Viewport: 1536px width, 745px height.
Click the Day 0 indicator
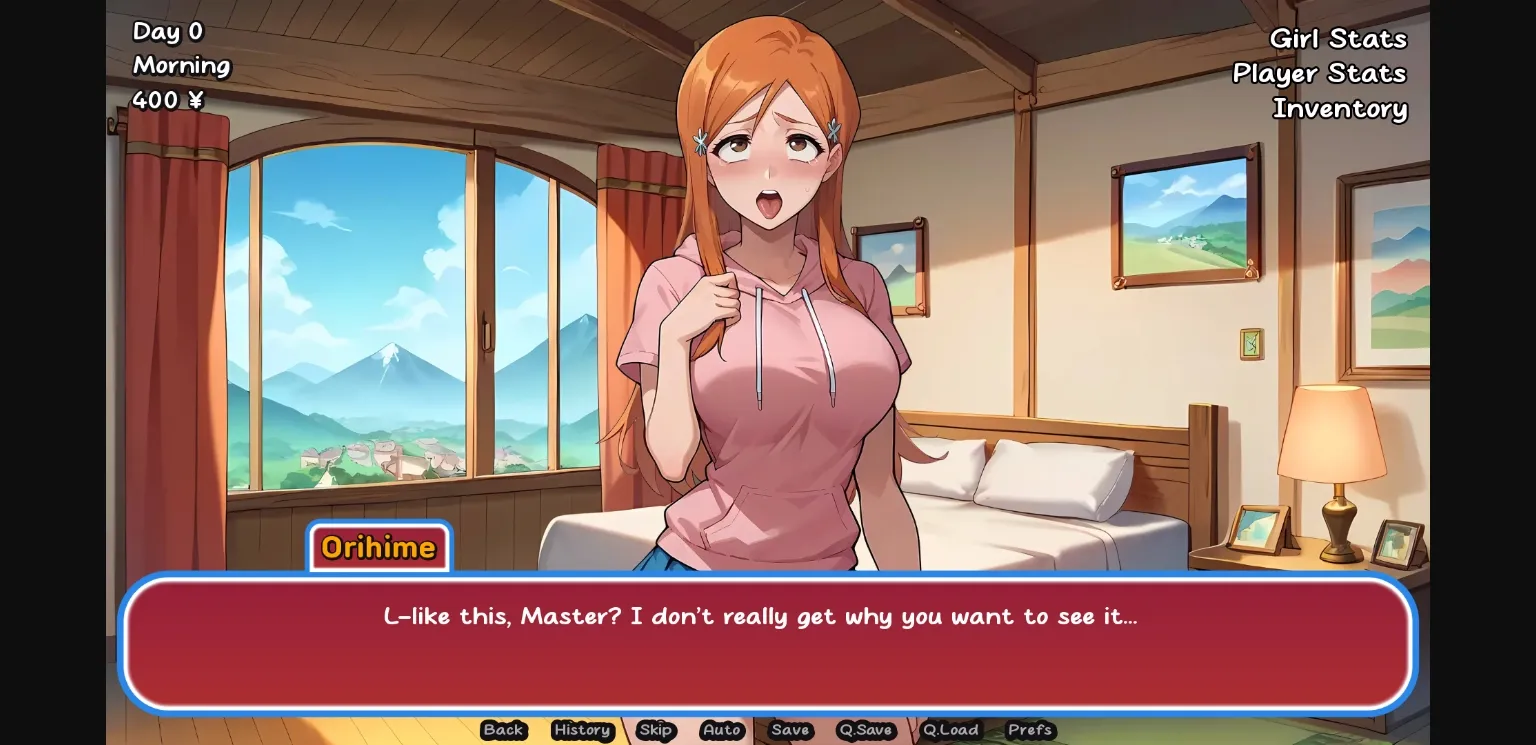tap(166, 31)
